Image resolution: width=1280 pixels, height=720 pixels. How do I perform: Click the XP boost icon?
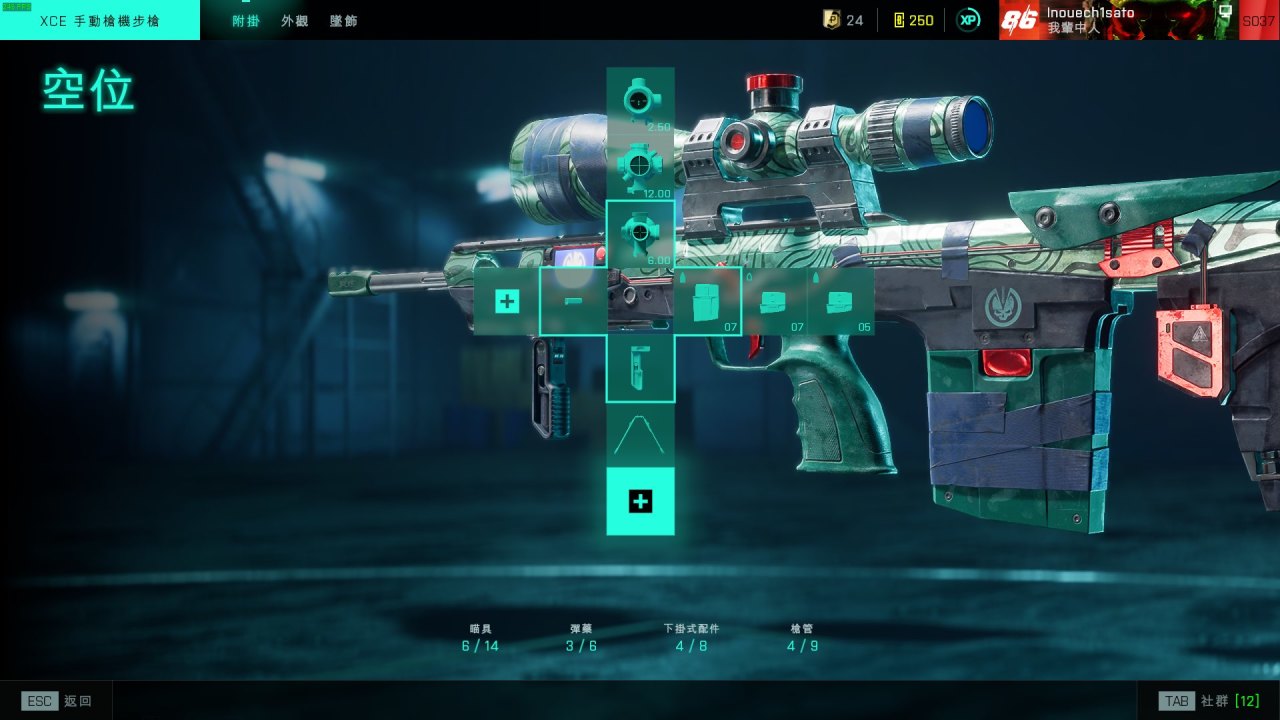click(968, 20)
